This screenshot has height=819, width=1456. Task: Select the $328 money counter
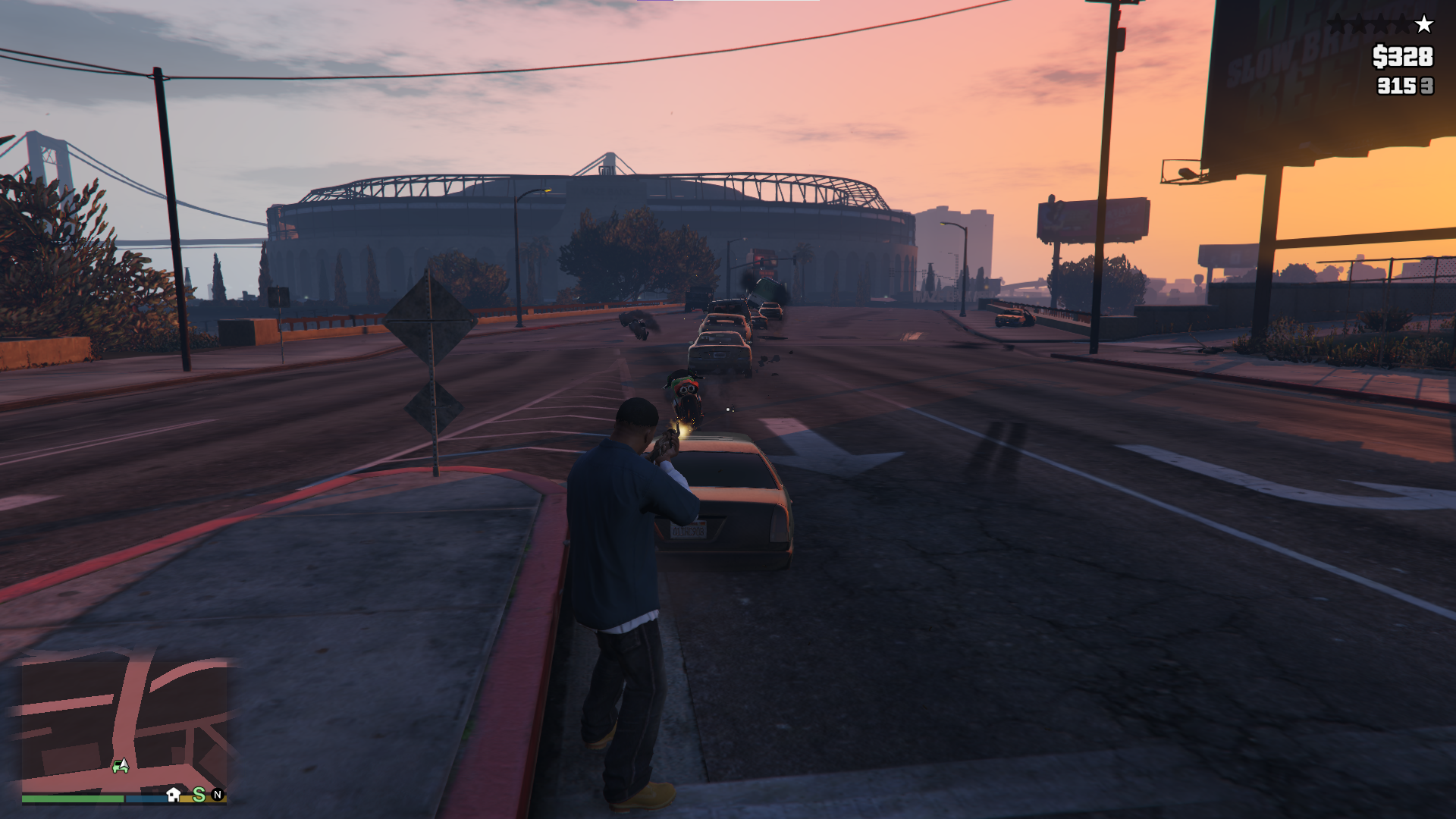[1403, 56]
